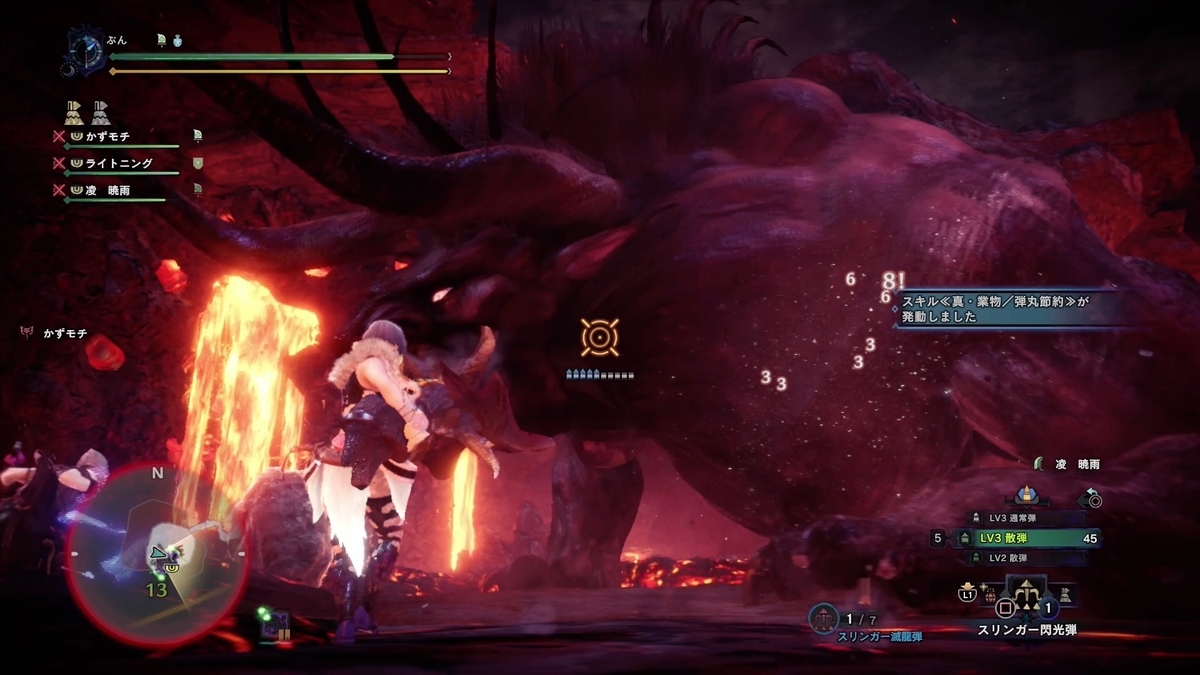1200x675 pixels.
Task: Click the orange target reticle
Action: point(599,338)
